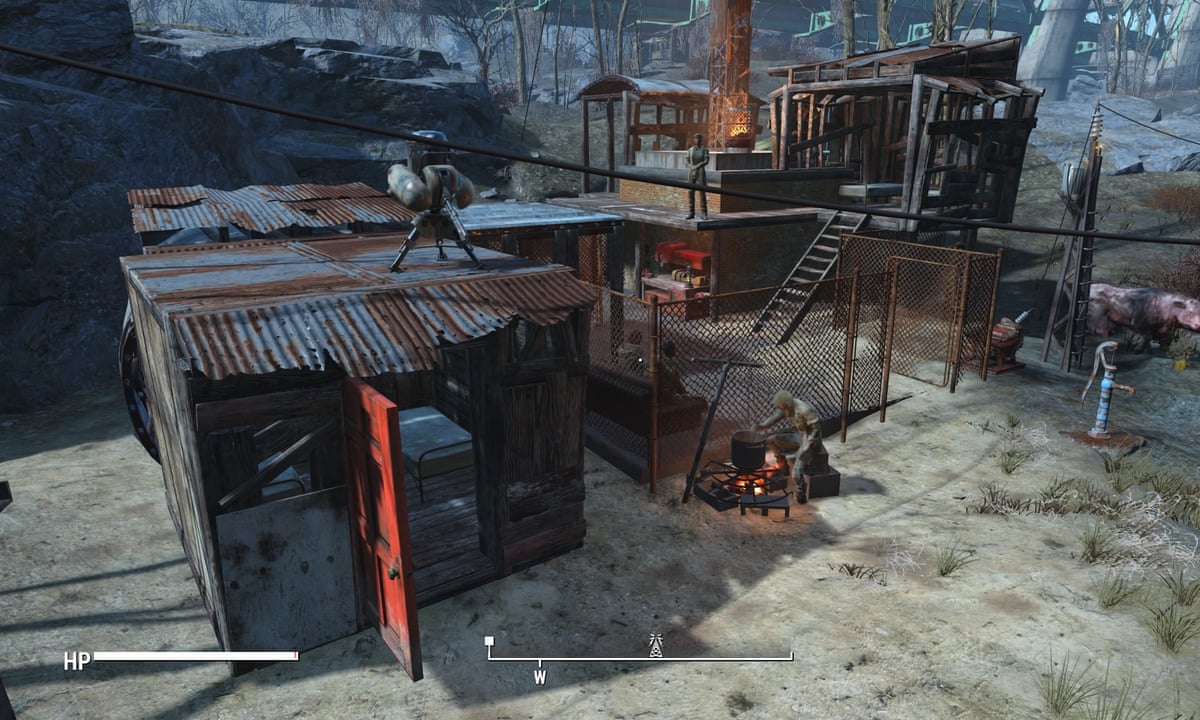This screenshot has width=1200, height=720.
Task: Select the square flag marker on compass
Action: click(489, 642)
